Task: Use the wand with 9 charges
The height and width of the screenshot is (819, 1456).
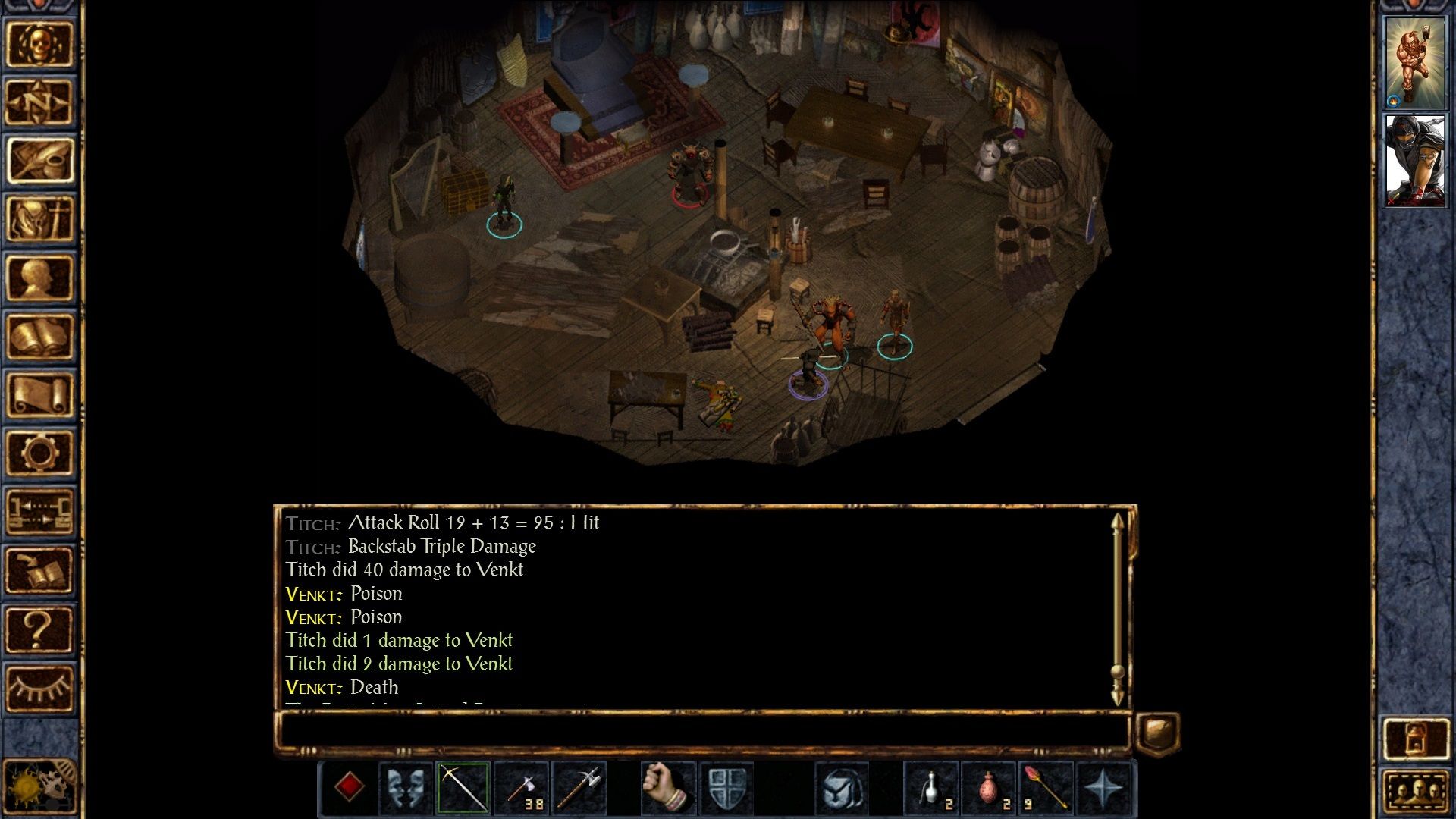Action: tap(1045, 789)
